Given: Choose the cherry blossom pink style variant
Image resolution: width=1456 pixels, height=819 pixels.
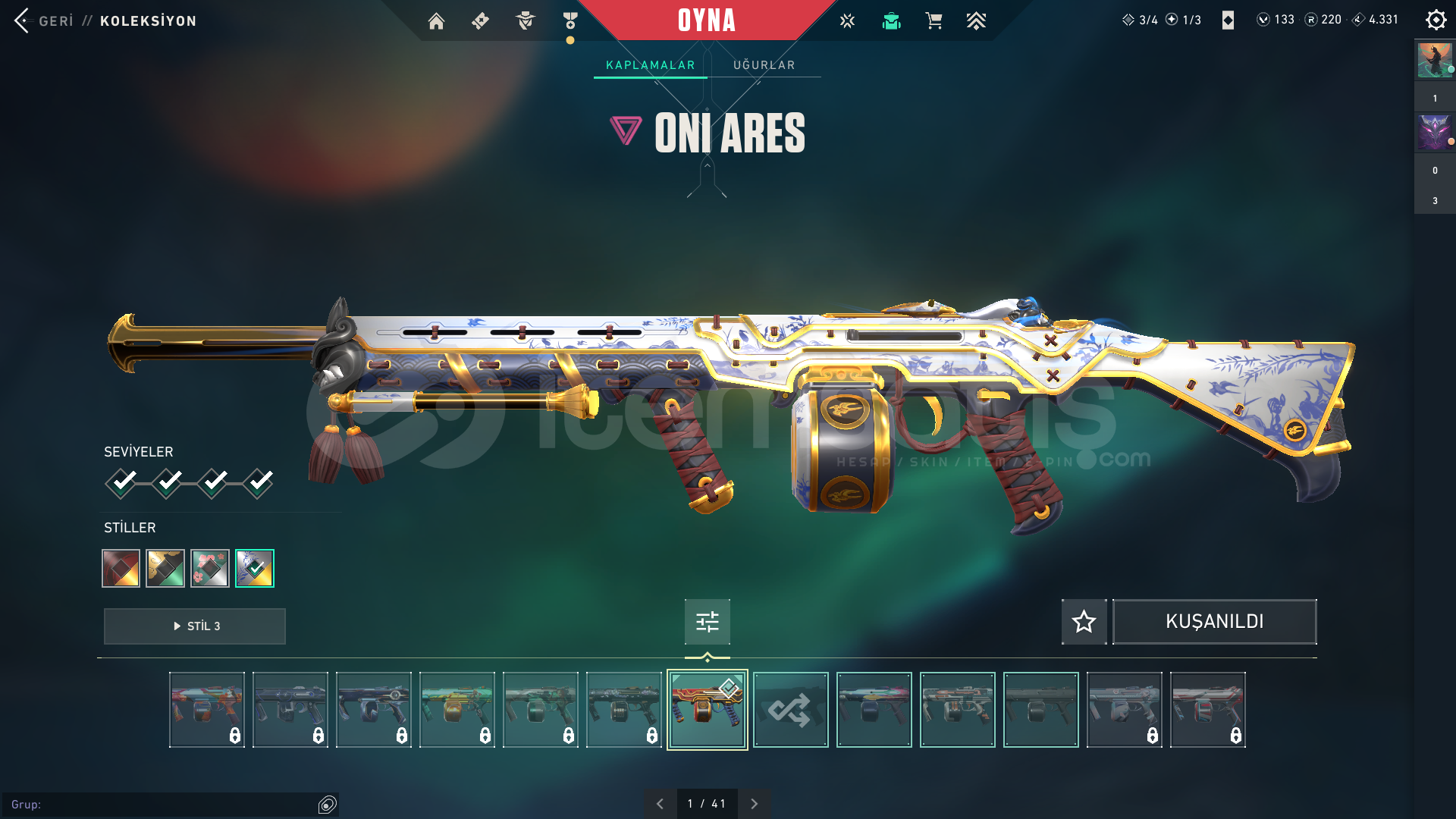Looking at the screenshot, I should coord(210,568).
